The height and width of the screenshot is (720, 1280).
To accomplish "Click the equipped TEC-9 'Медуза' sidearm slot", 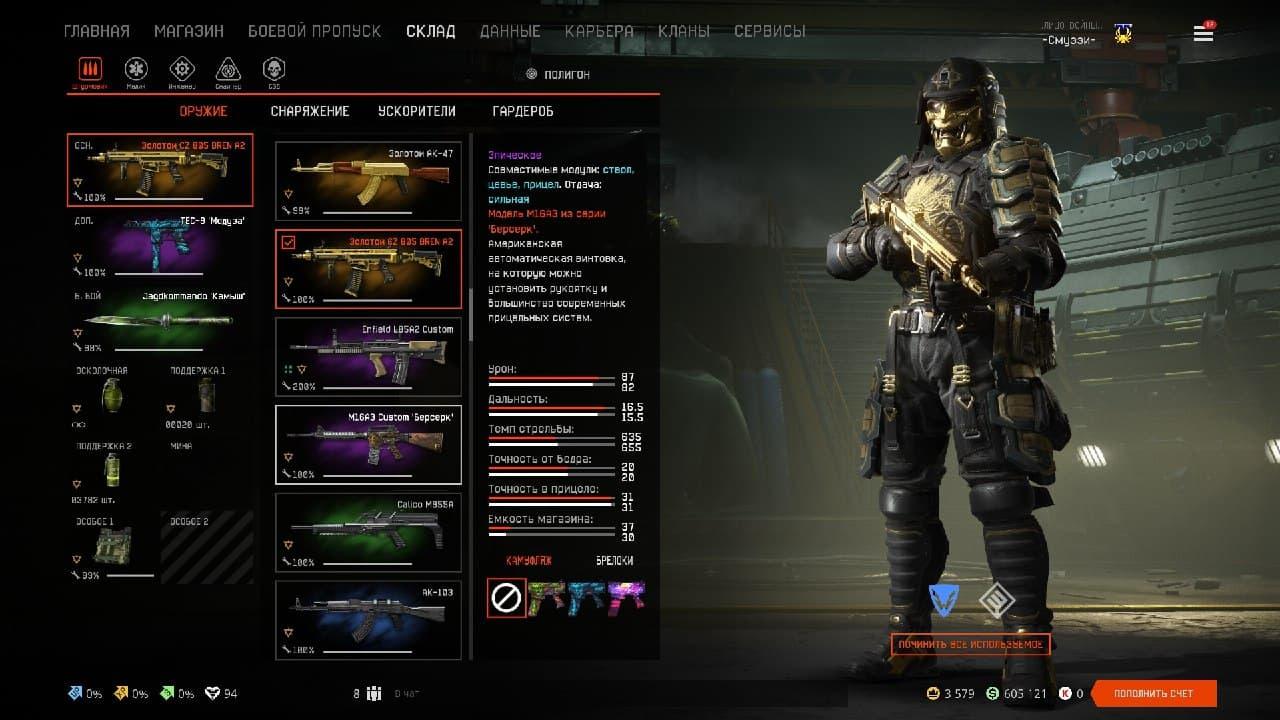I will point(160,246).
